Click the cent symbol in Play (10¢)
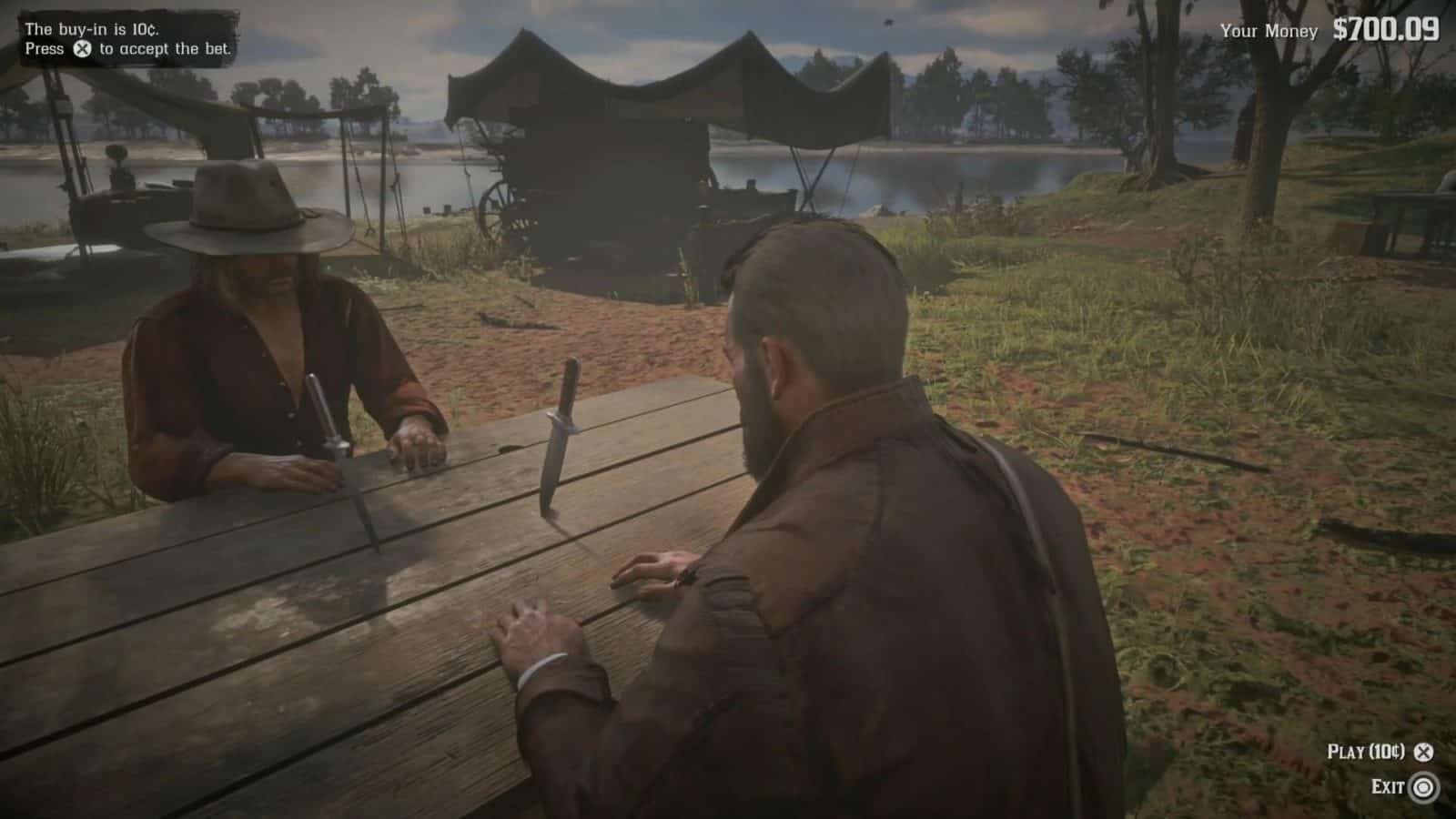 click(x=1394, y=751)
